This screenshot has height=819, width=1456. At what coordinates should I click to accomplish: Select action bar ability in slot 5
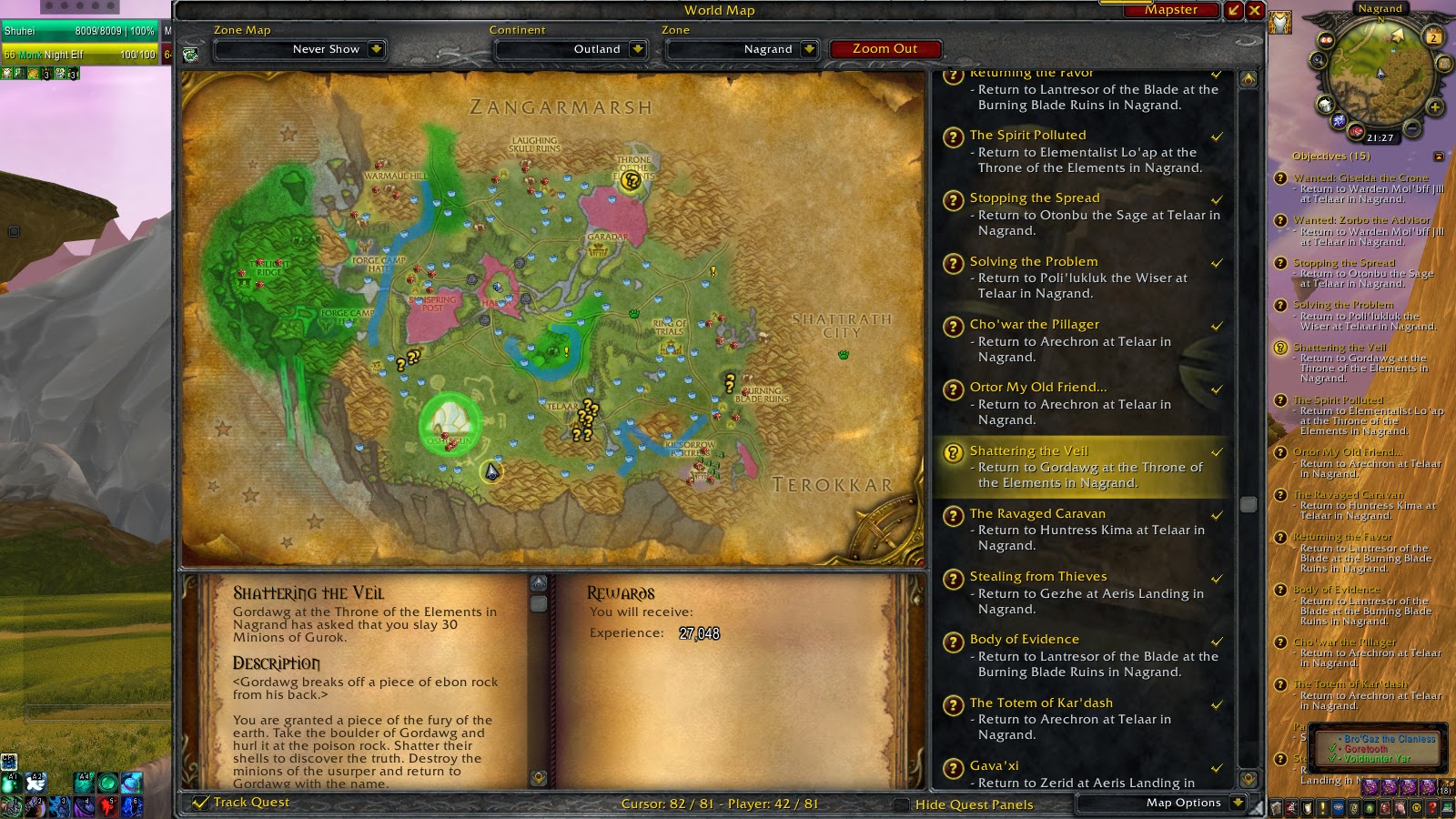(107, 806)
